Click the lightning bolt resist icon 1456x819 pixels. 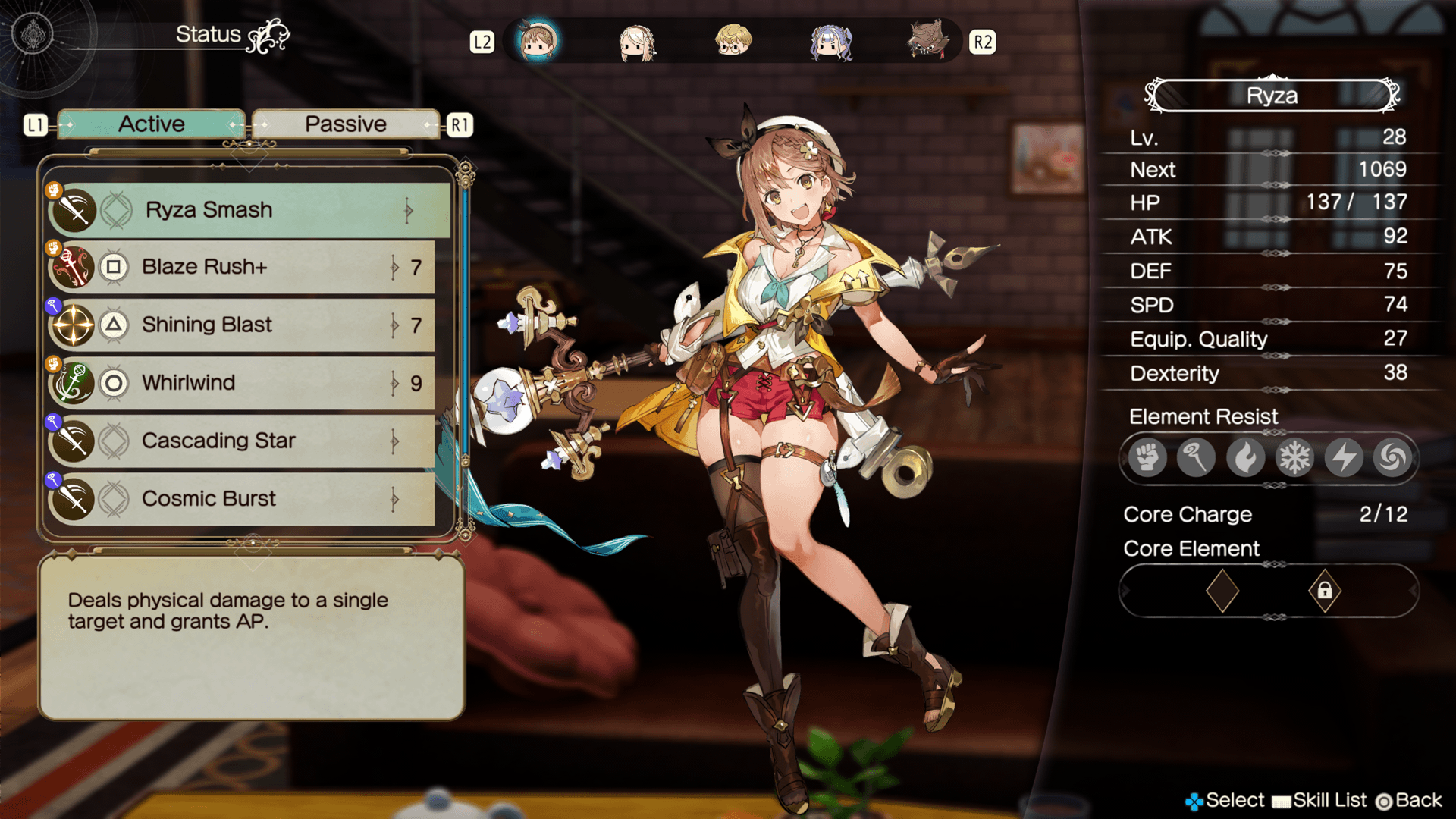tap(1344, 458)
